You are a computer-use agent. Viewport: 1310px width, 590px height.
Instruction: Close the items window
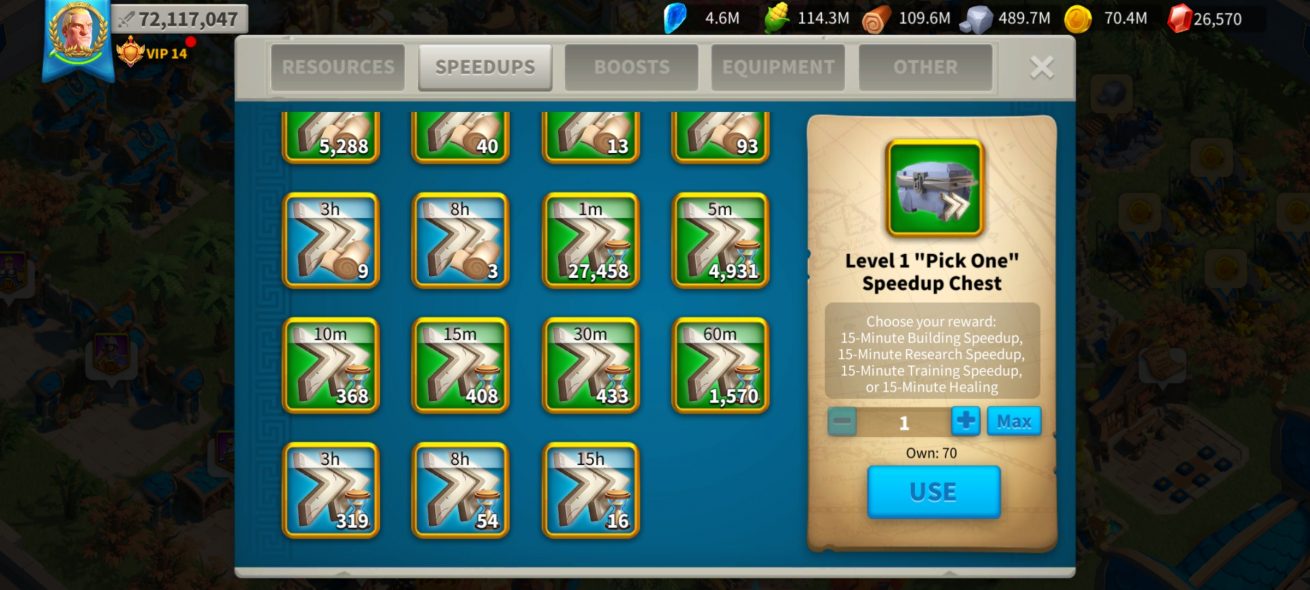[x=1041, y=67]
